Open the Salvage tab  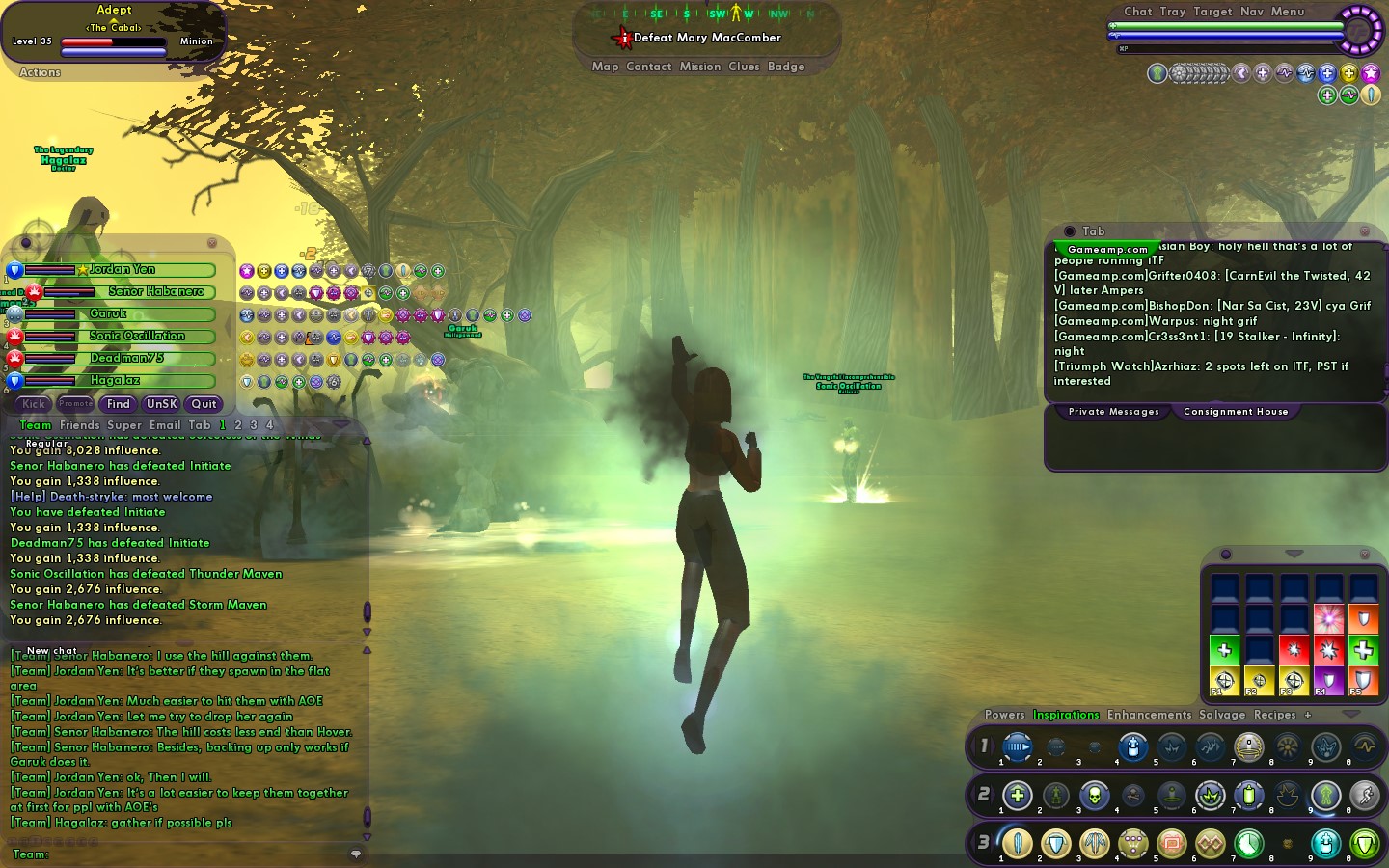pos(1222,715)
